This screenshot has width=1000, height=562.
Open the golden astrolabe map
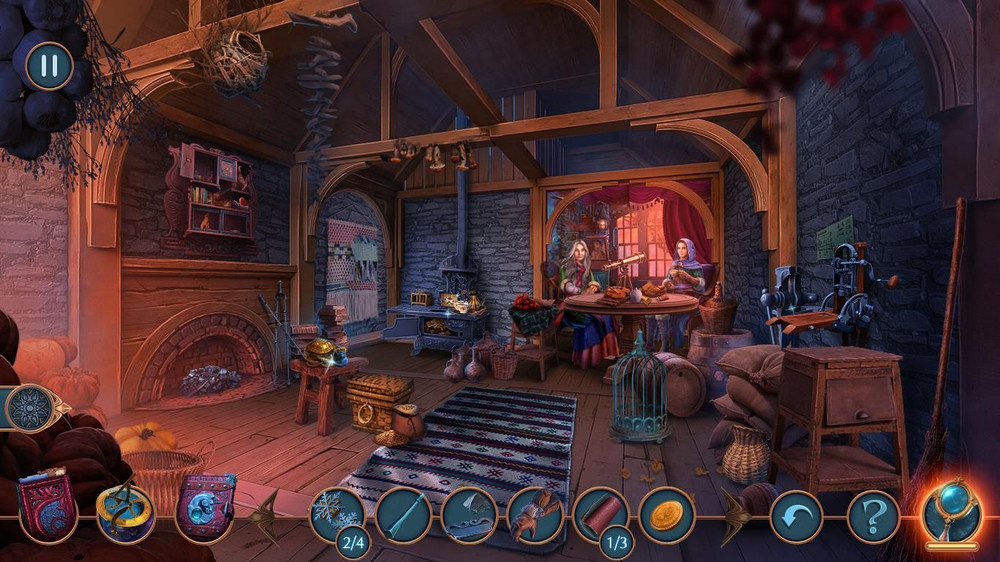[x=125, y=512]
